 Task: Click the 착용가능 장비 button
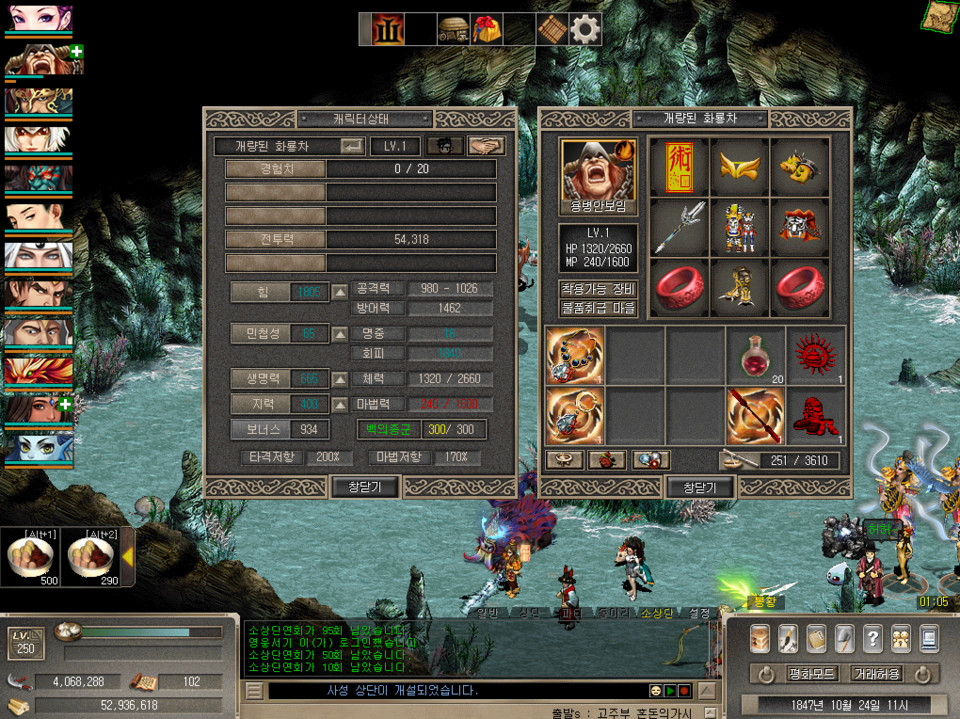point(598,289)
